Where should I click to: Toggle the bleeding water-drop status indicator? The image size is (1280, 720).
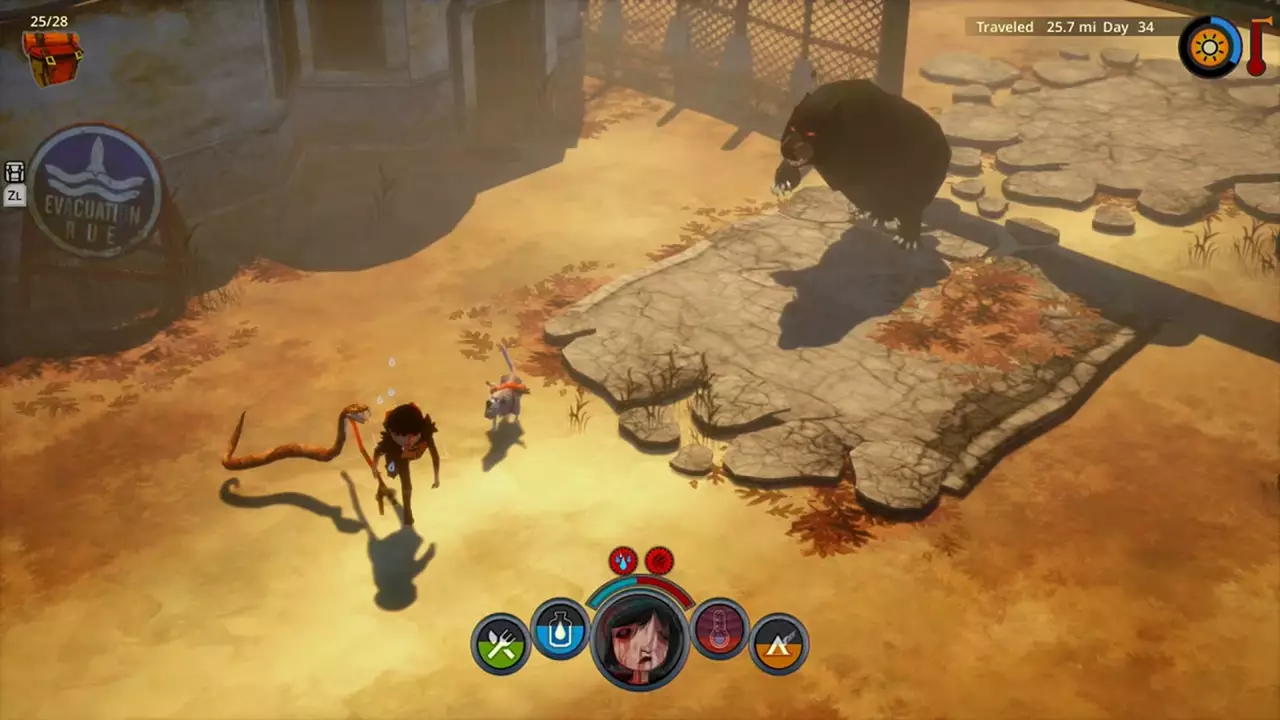click(x=622, y=560)
